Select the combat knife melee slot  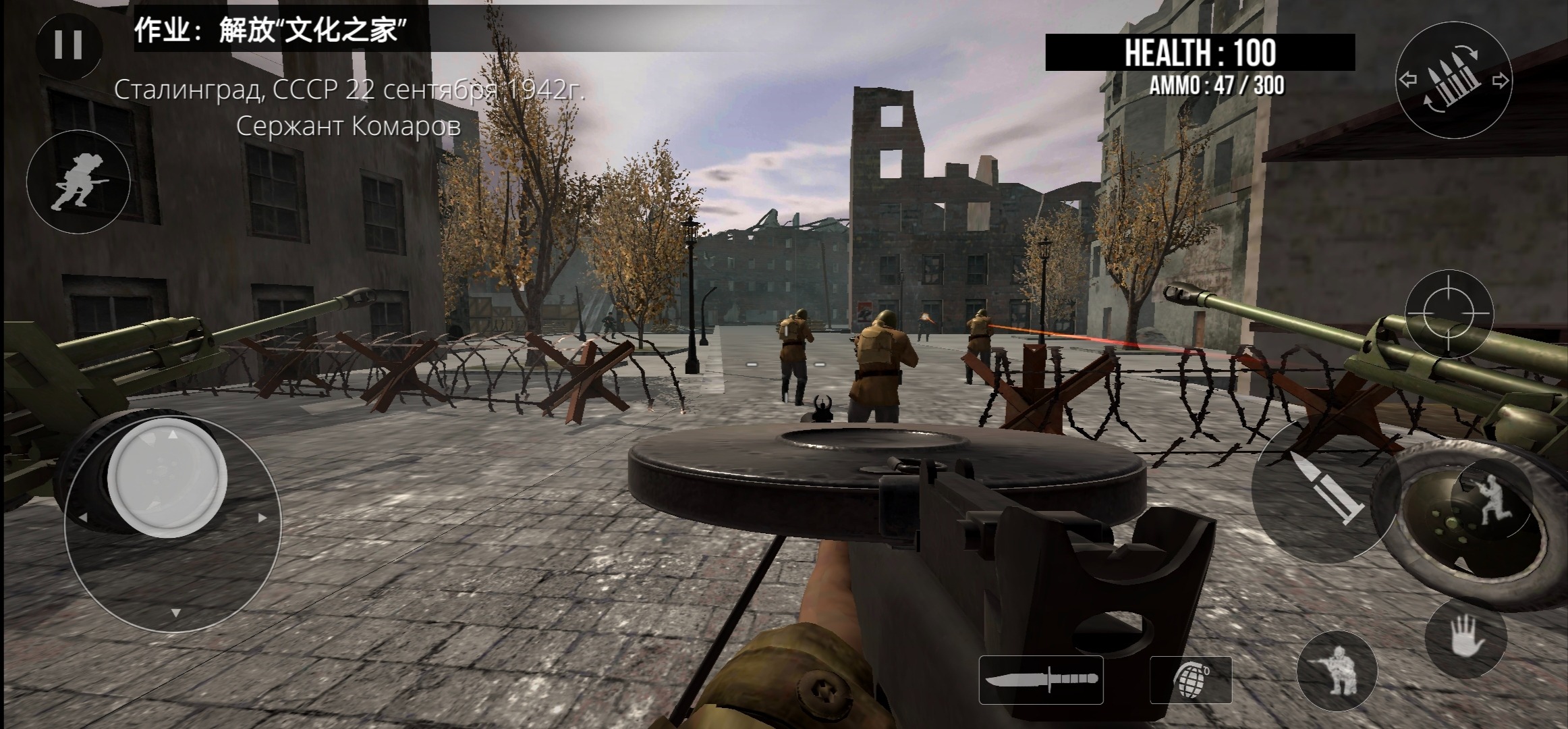[1040, 680]
